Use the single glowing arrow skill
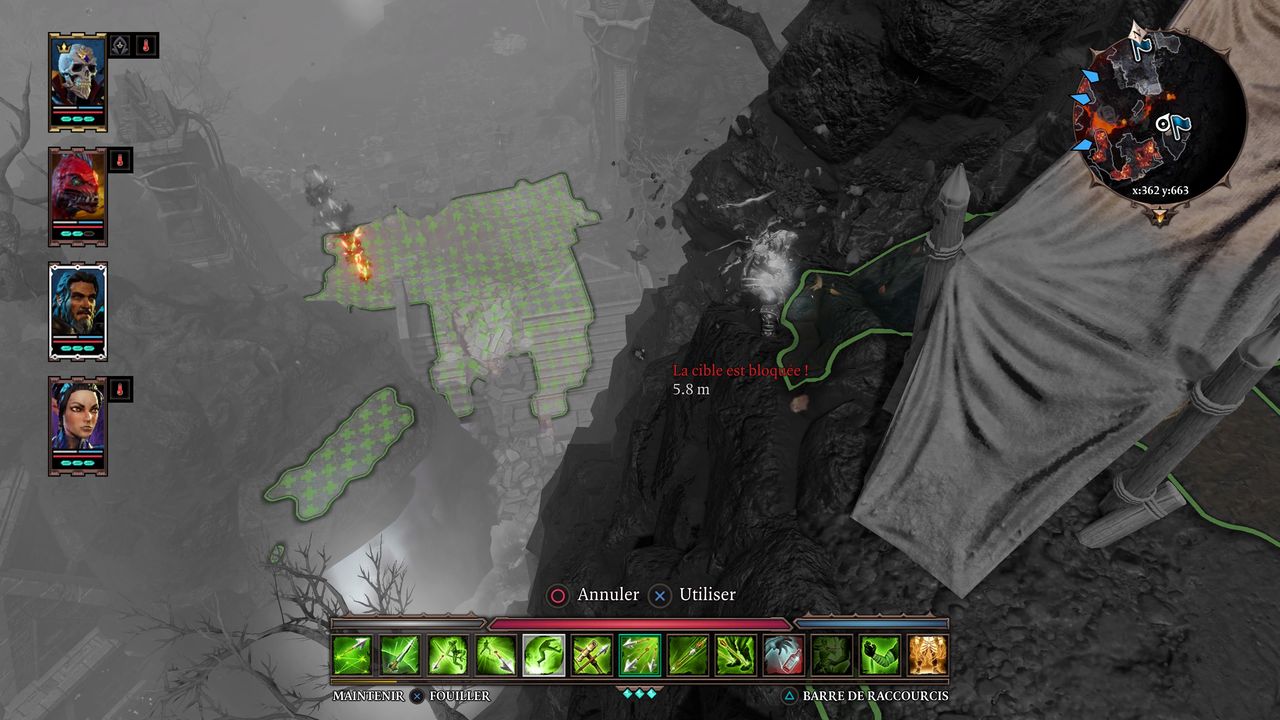 point(400,655)
